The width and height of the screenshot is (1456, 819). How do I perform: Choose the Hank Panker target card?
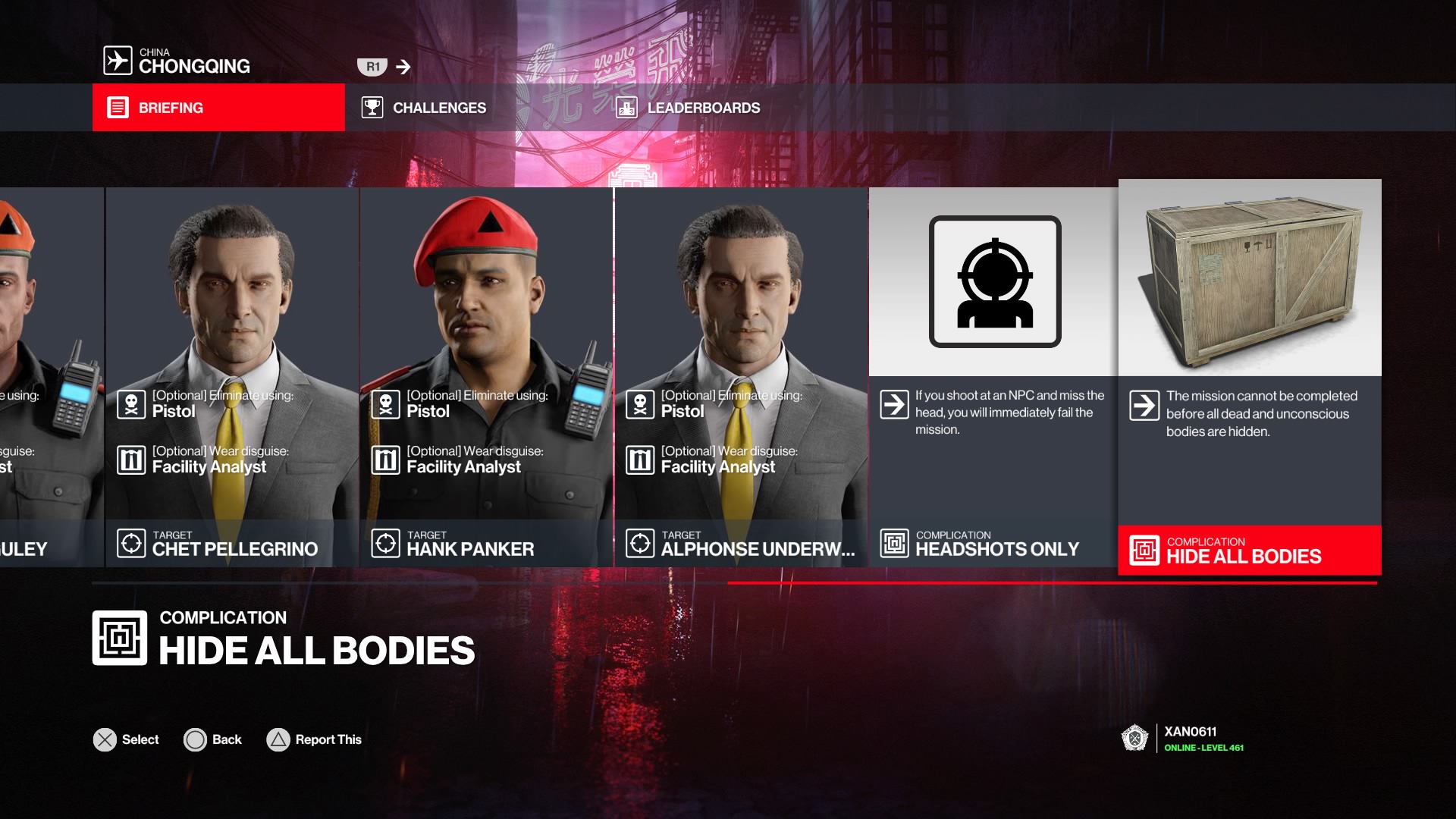pos(486,377)
